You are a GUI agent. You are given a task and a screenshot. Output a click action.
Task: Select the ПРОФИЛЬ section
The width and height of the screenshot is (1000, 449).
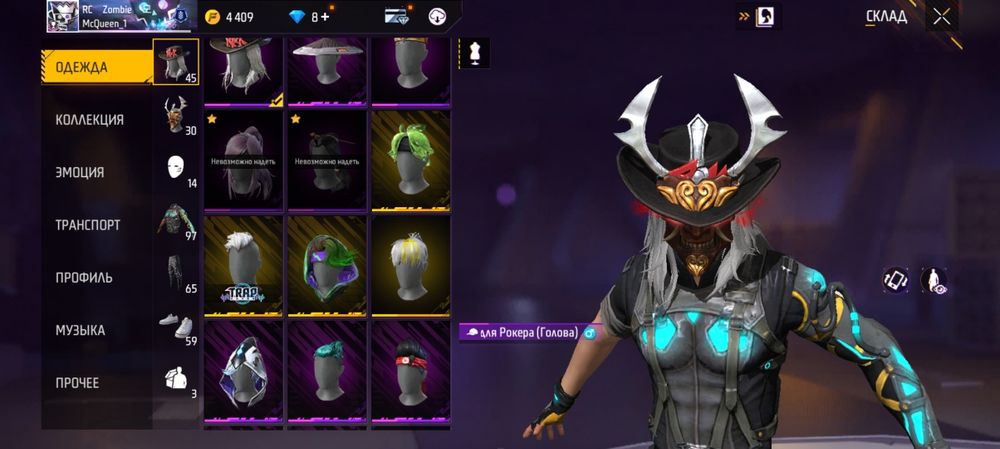[x=84, y=277]
